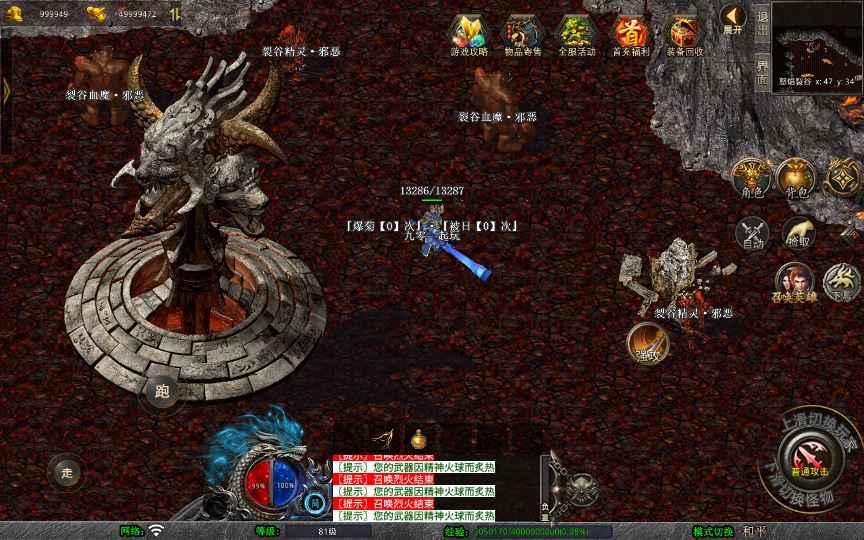
Task: Open the 全服活动 server events
Action: click(x=575, y=34)
